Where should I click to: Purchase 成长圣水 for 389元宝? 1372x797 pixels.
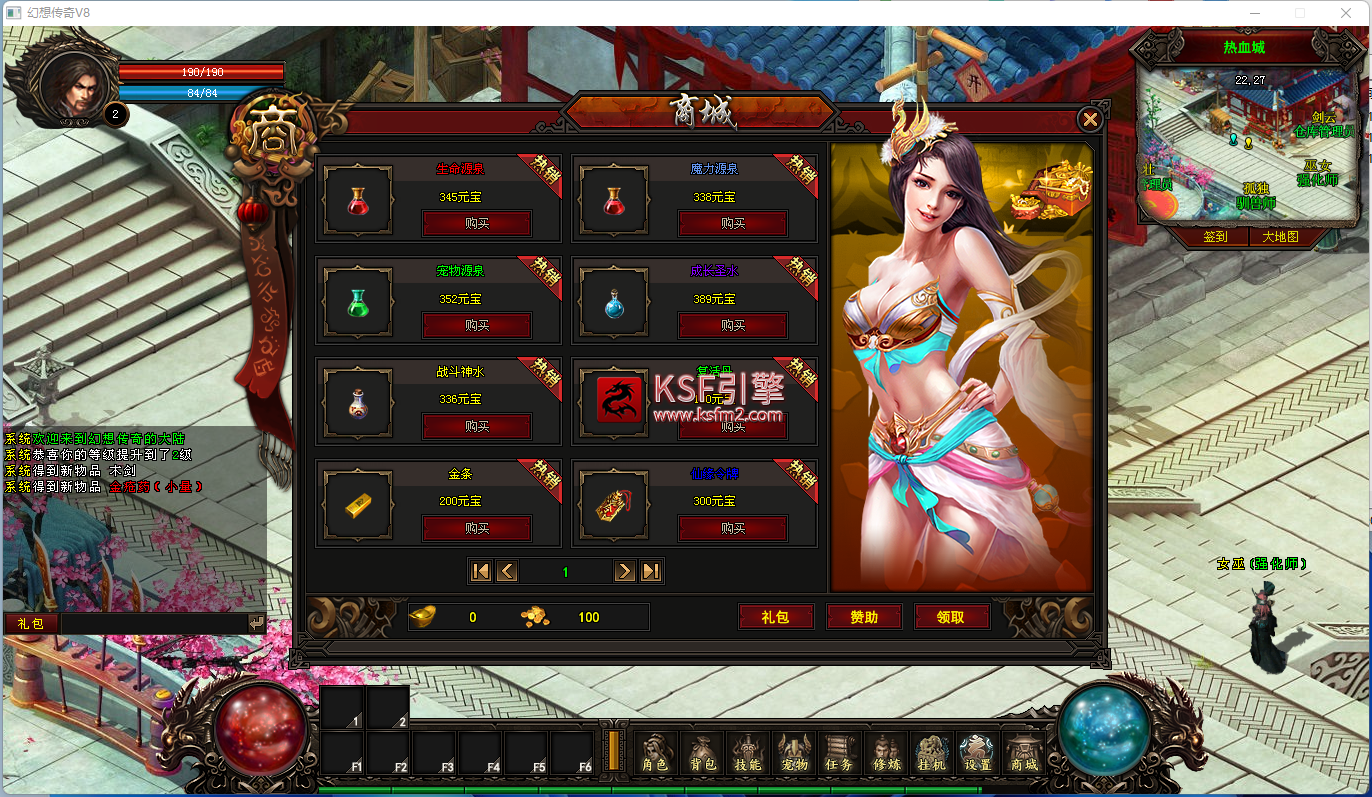tap(733, 325)
